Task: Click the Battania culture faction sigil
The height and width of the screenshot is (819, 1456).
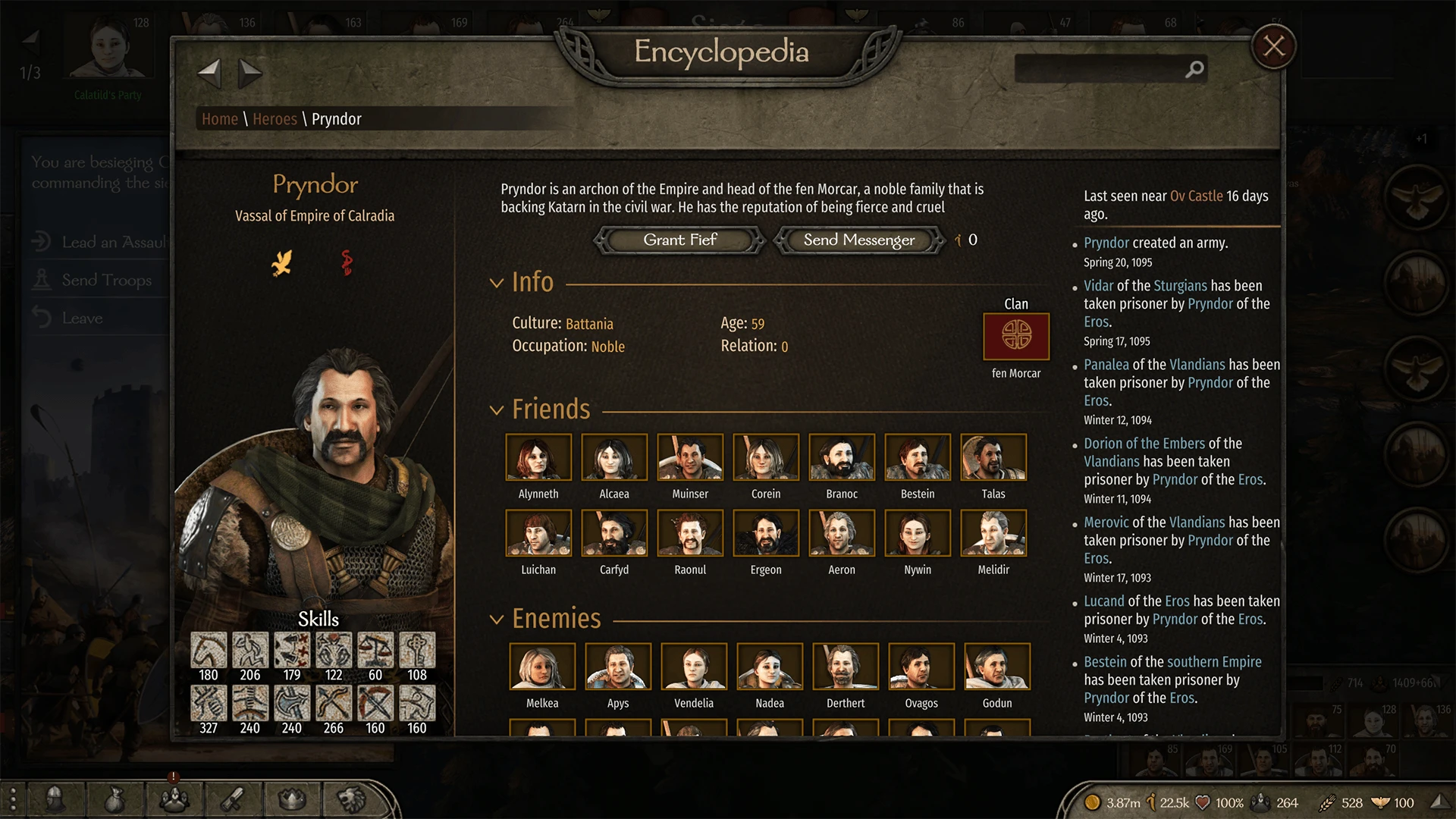Action: pyautogui.click(x=282, y=263)
